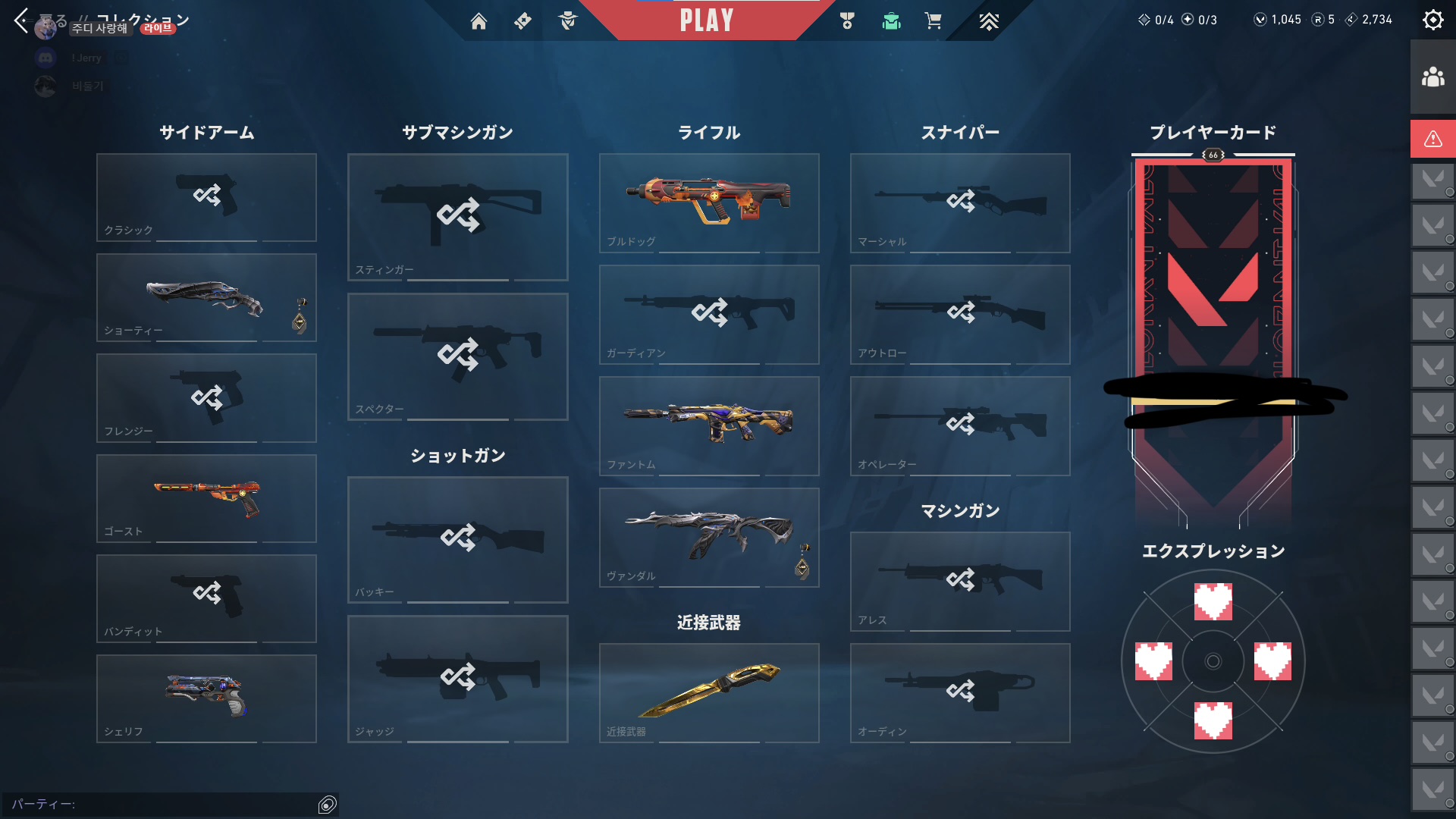The width and height of the screenshot is (1456, 819).
Task: Select the Bulldog (ブルドッグ) rifle slot
Action: coord(709,202)
